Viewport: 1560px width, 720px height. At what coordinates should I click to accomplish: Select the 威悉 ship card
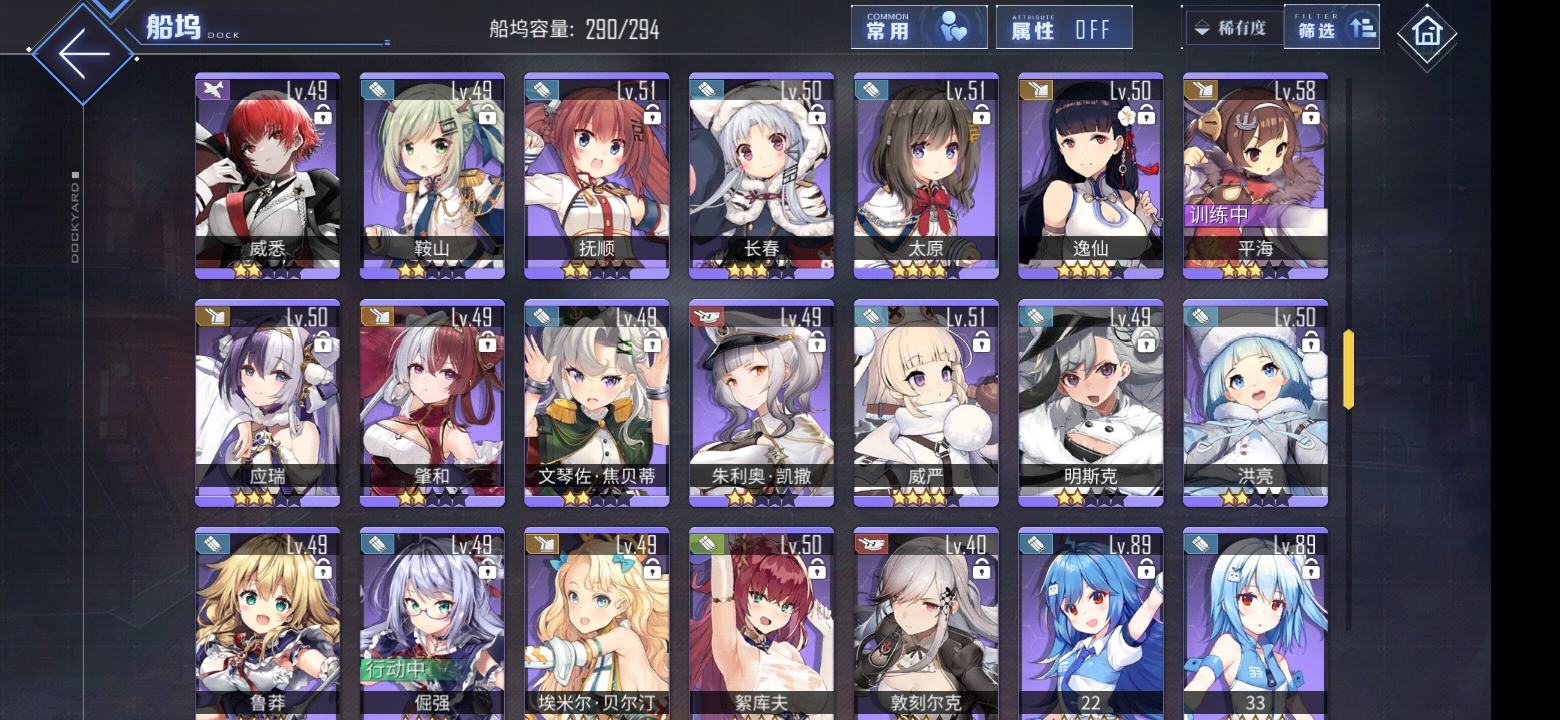click(x=267, y=175)
